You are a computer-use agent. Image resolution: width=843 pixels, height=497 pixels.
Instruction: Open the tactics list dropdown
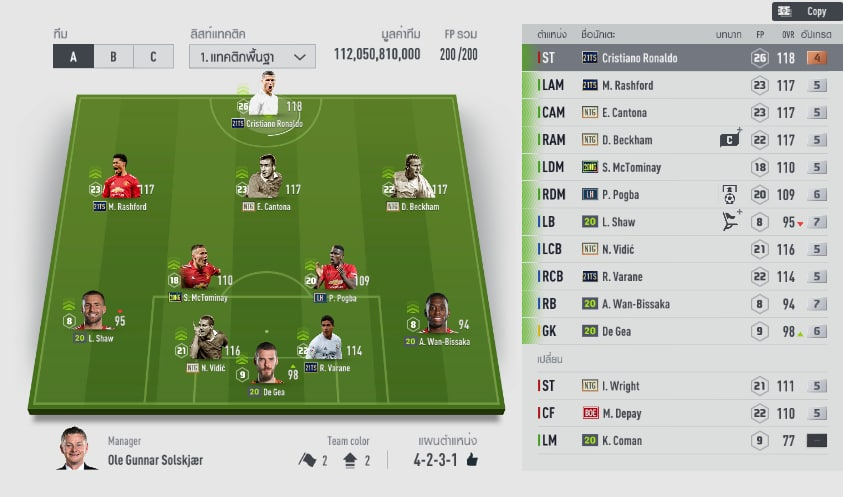pos(252,56)
